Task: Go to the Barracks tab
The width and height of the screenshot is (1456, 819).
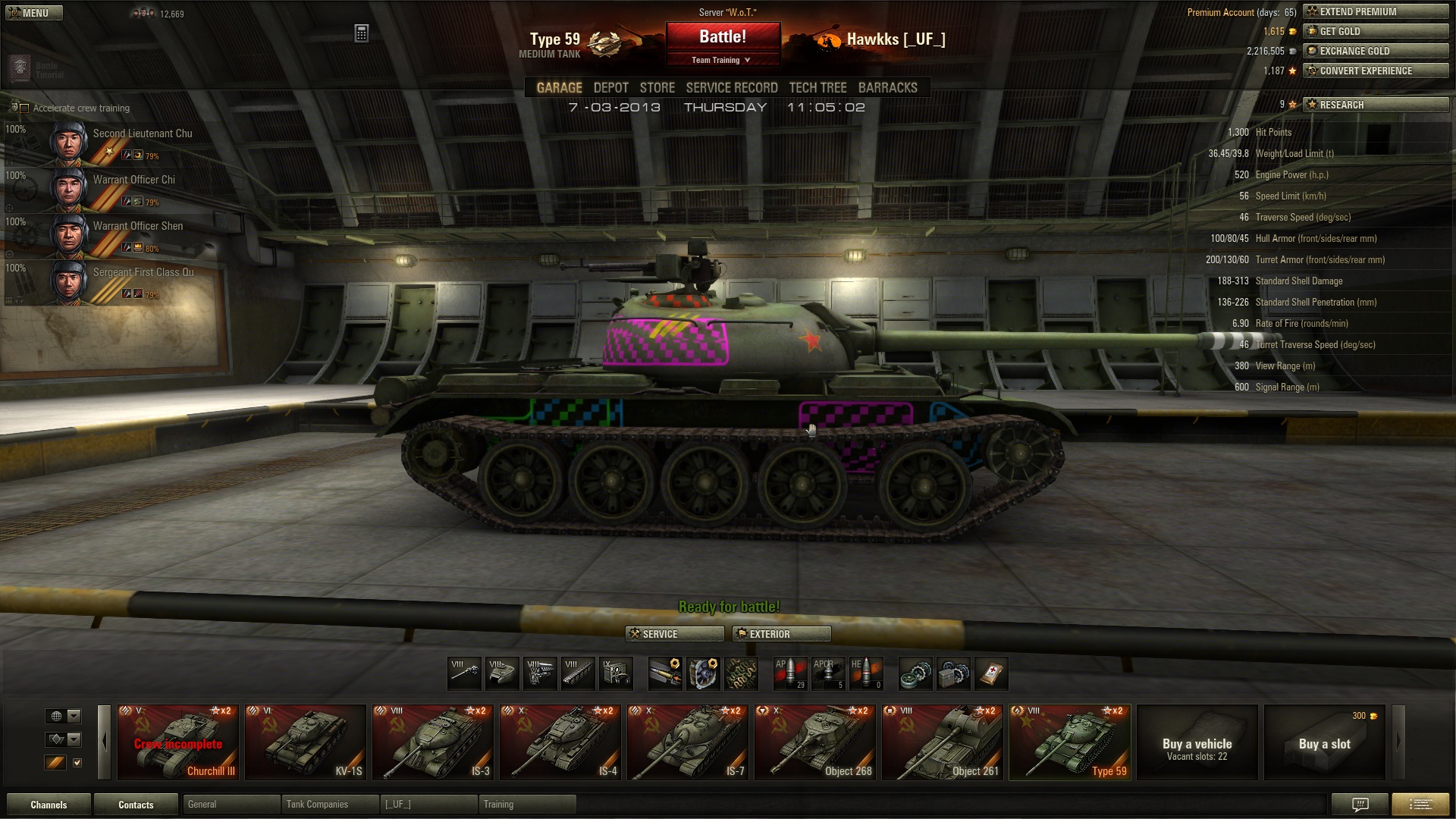Action: 887,88
